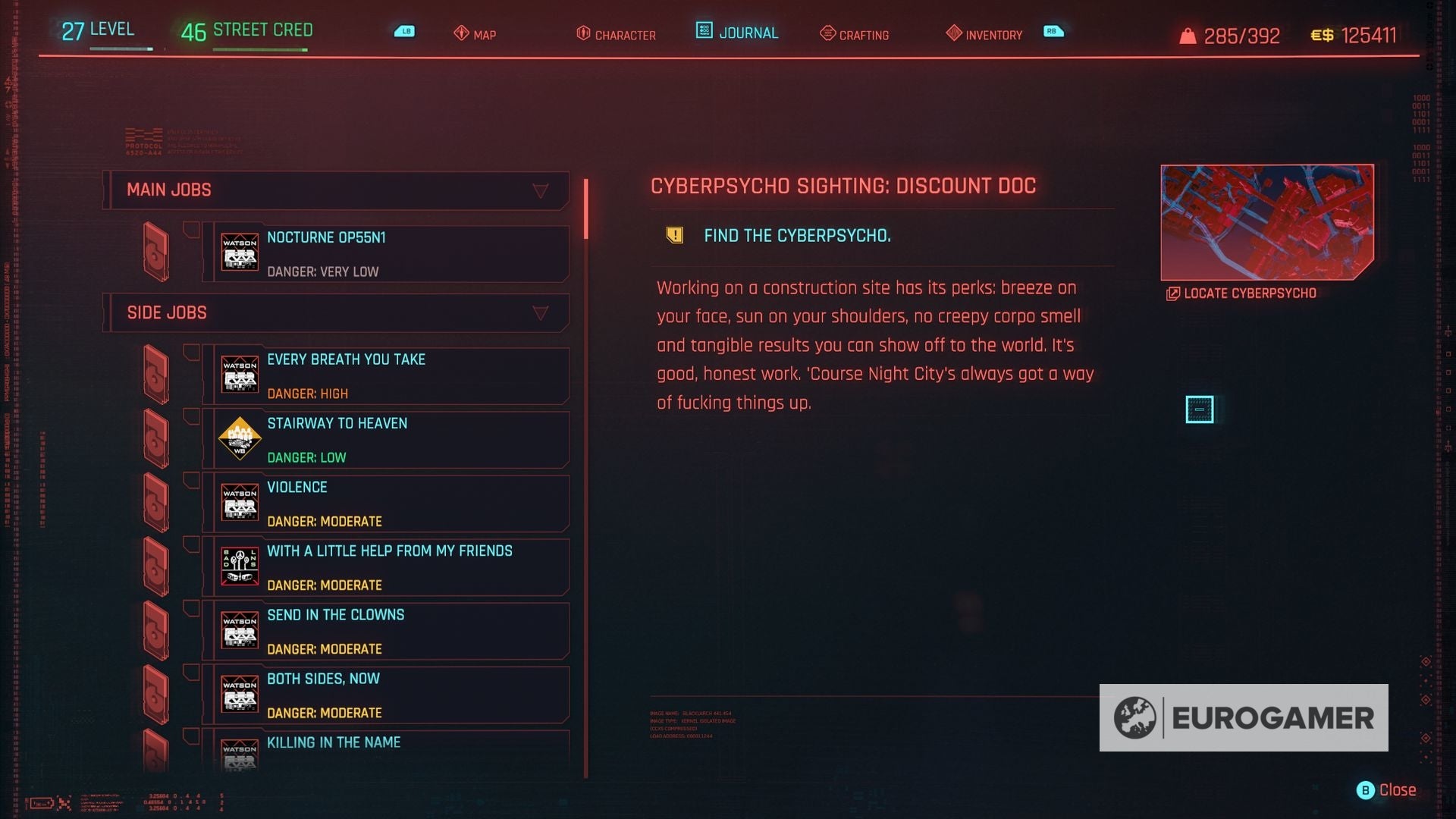This screenshot has height=819, width=1456.
Task: Select the Nocturne OP55N1 quest entry
Action: 387,253
